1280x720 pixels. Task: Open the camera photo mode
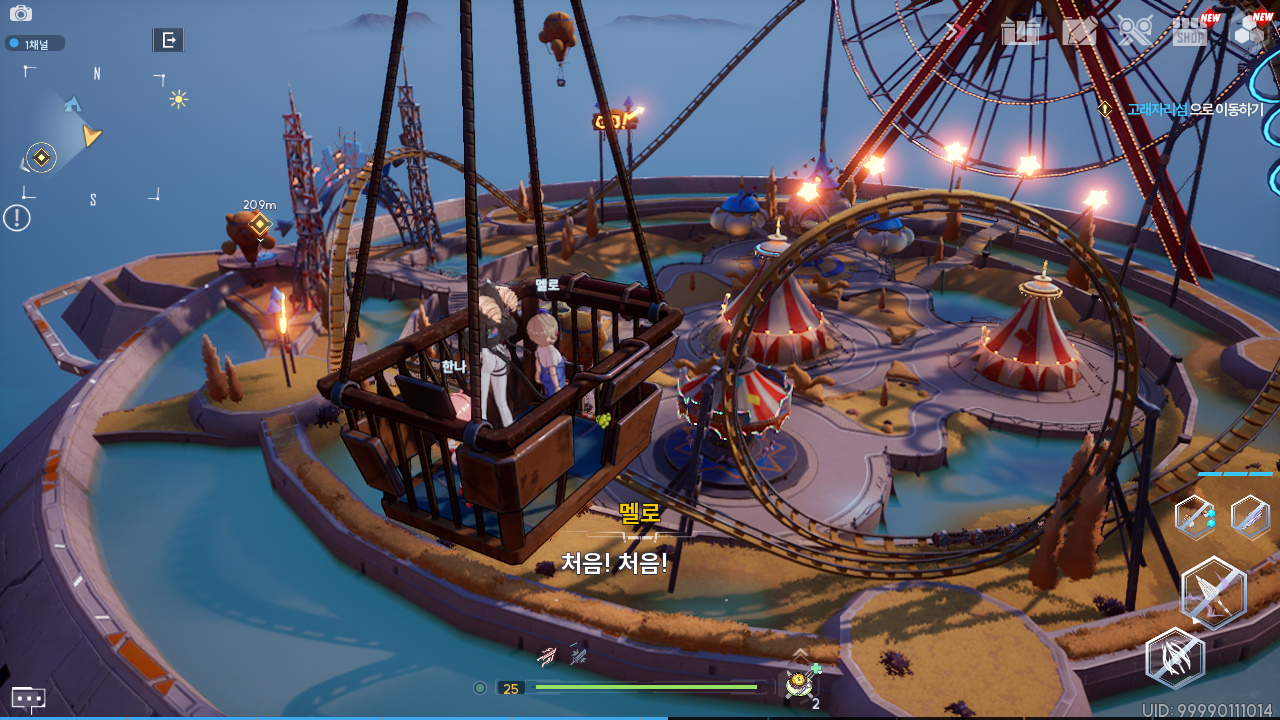pos(20,14)
